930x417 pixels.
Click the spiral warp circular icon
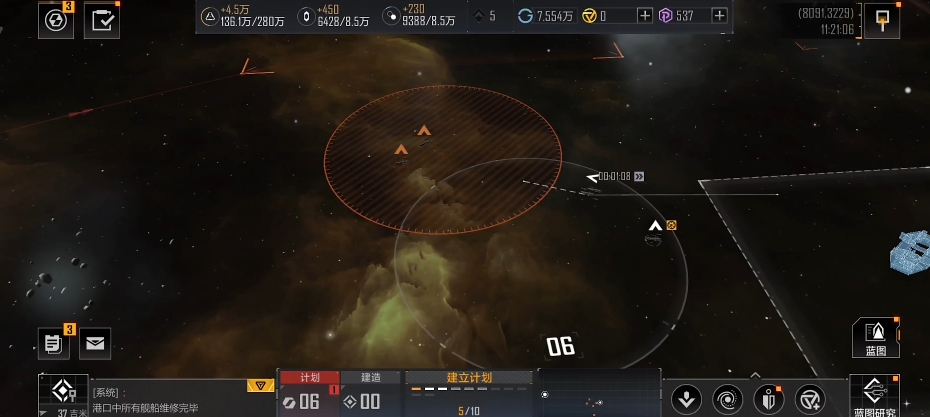coord(727,399)
